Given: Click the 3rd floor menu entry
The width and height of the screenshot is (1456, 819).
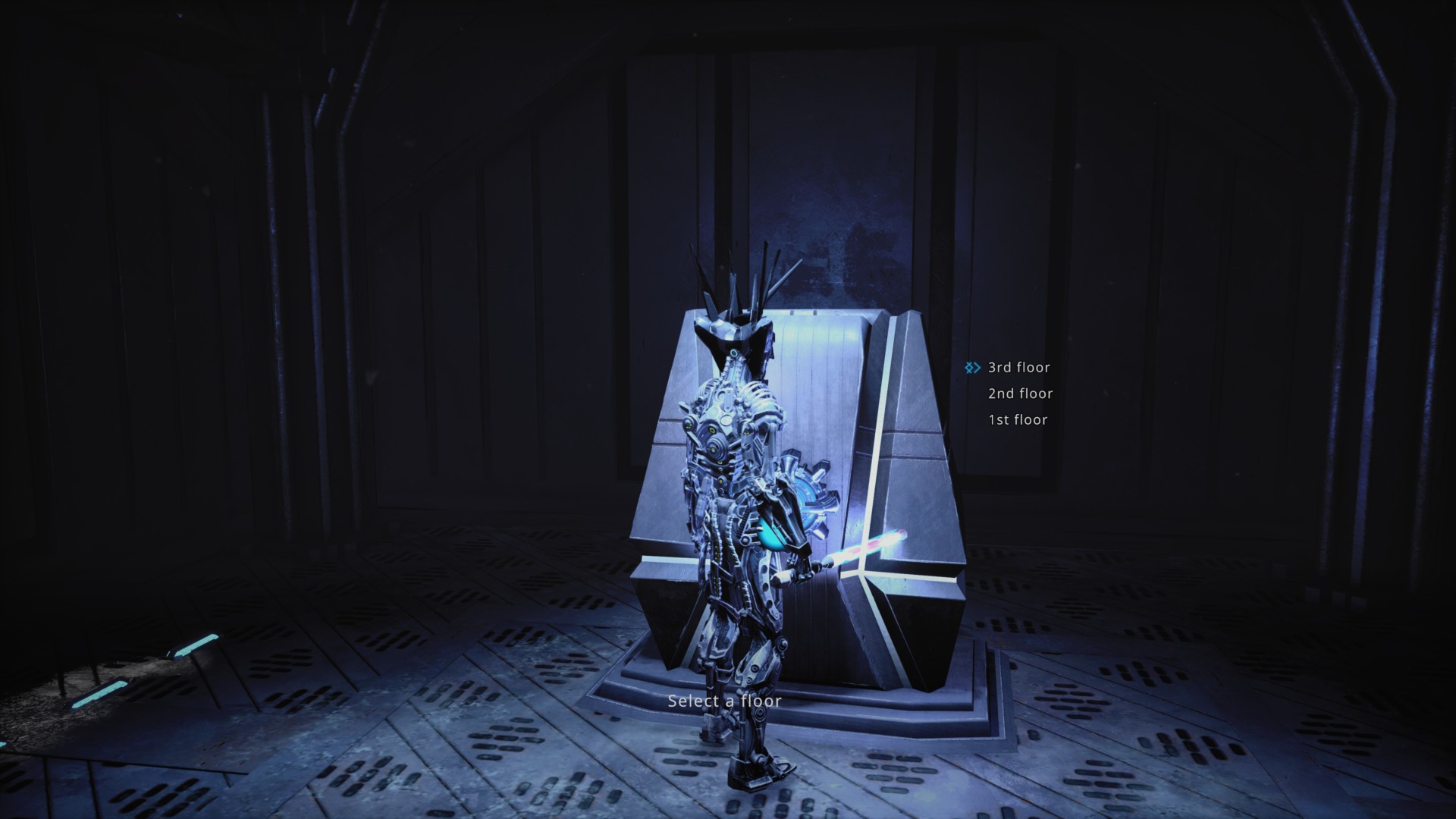Looking at the screenshot, I should [x=1018, y=367].
